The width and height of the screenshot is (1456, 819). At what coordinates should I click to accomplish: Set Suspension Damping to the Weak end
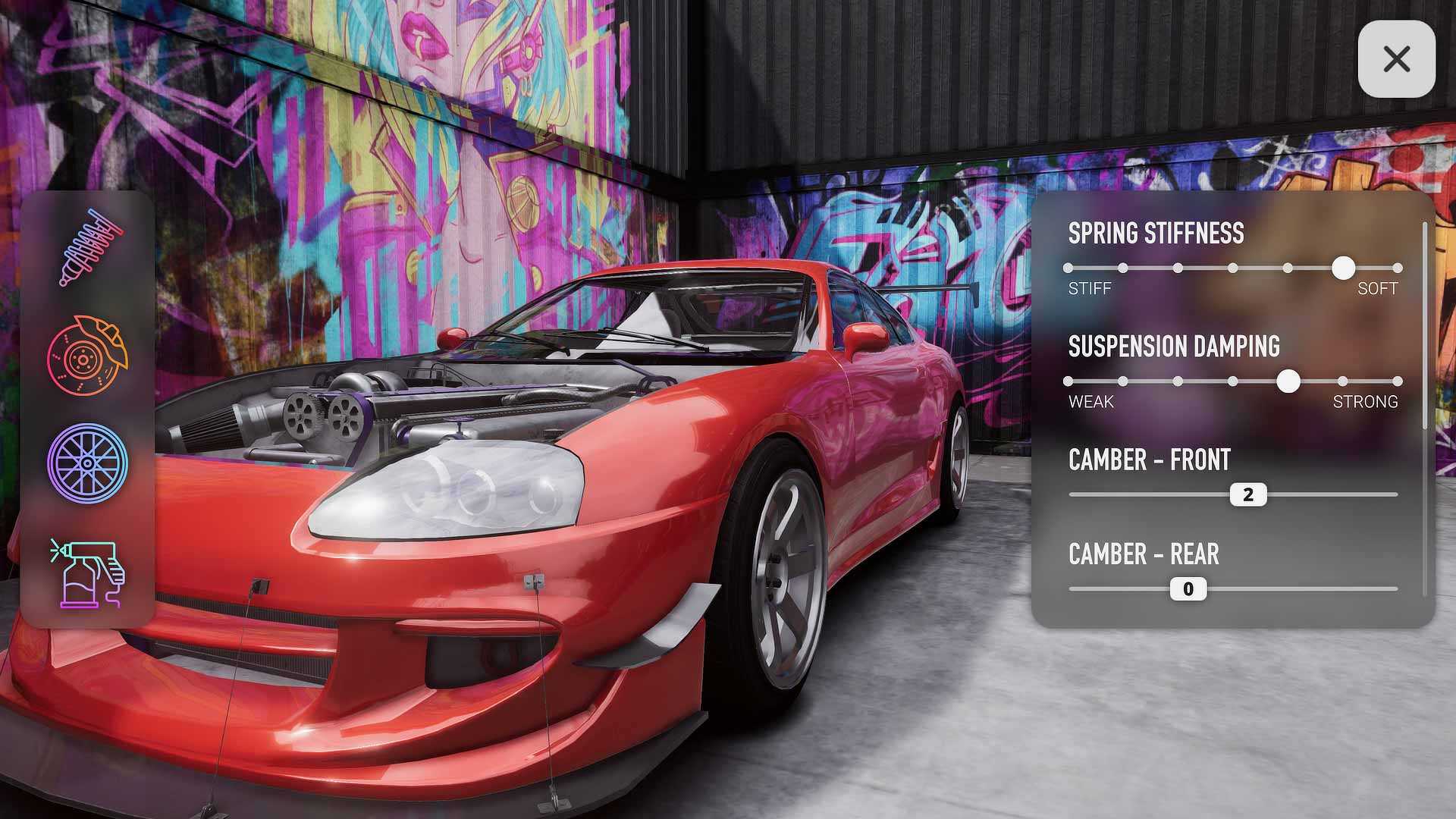point(1068,381)
